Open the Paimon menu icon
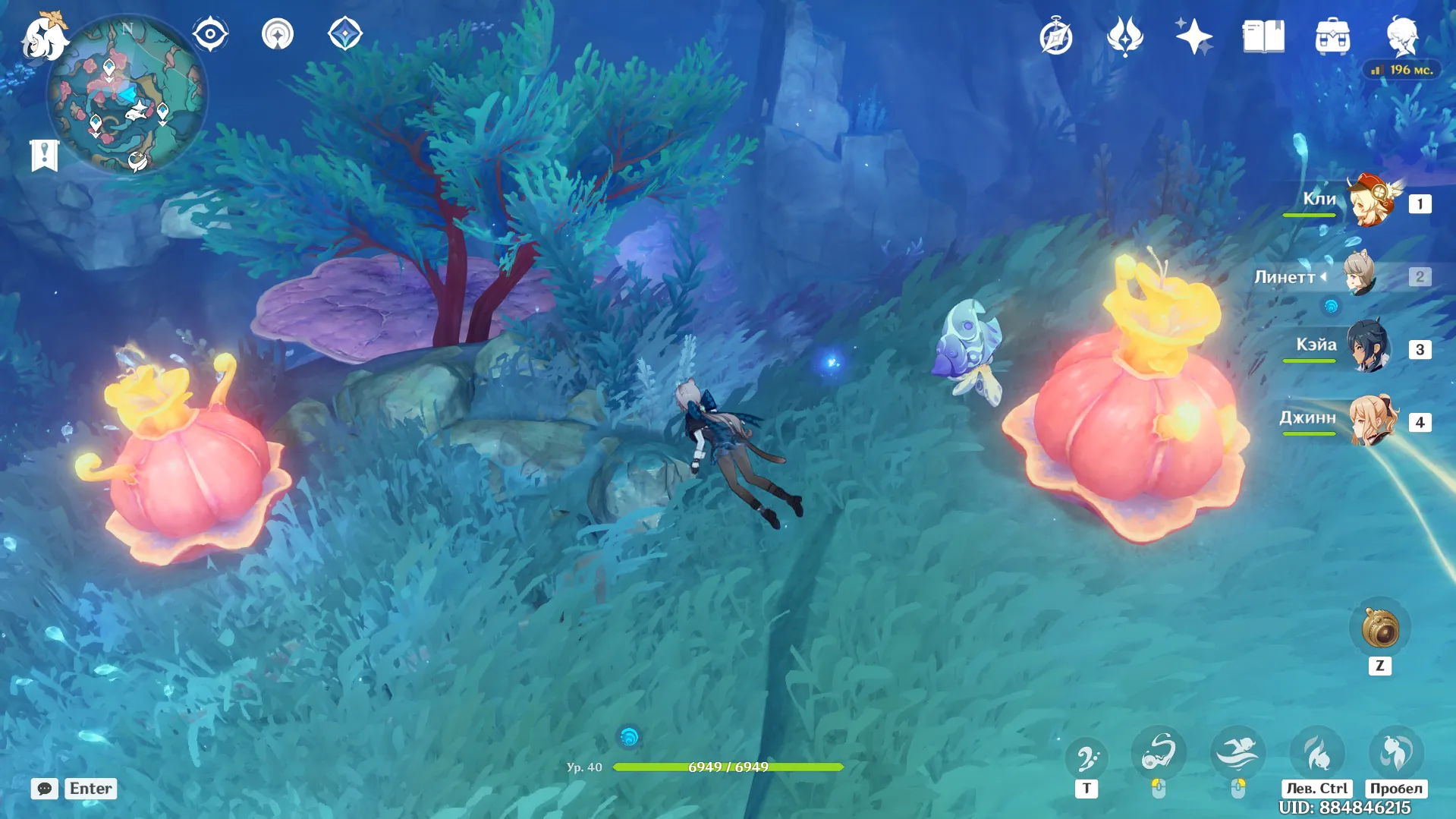This screenshot has height=819, width=1456. (x=44, y=36)
